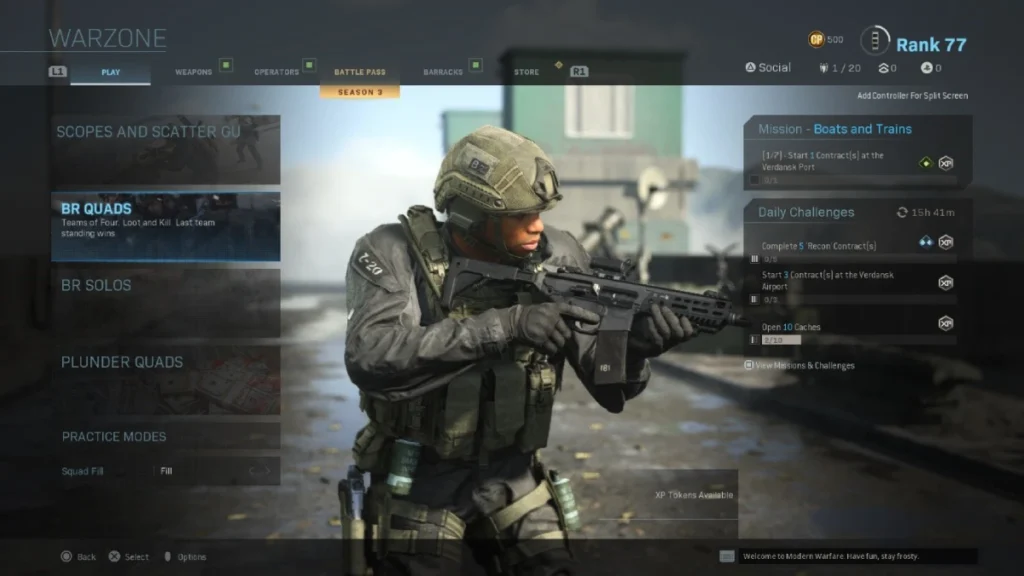Open the Boats and Trains mission panel
Screen dimensions: 1024x576
coord(857,129)
